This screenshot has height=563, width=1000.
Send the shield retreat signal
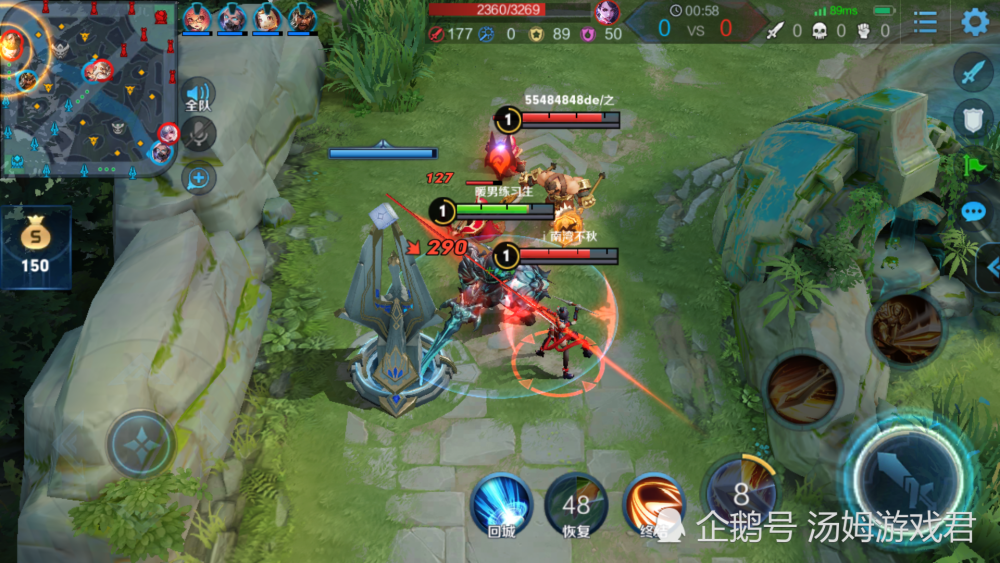(973, 118)
